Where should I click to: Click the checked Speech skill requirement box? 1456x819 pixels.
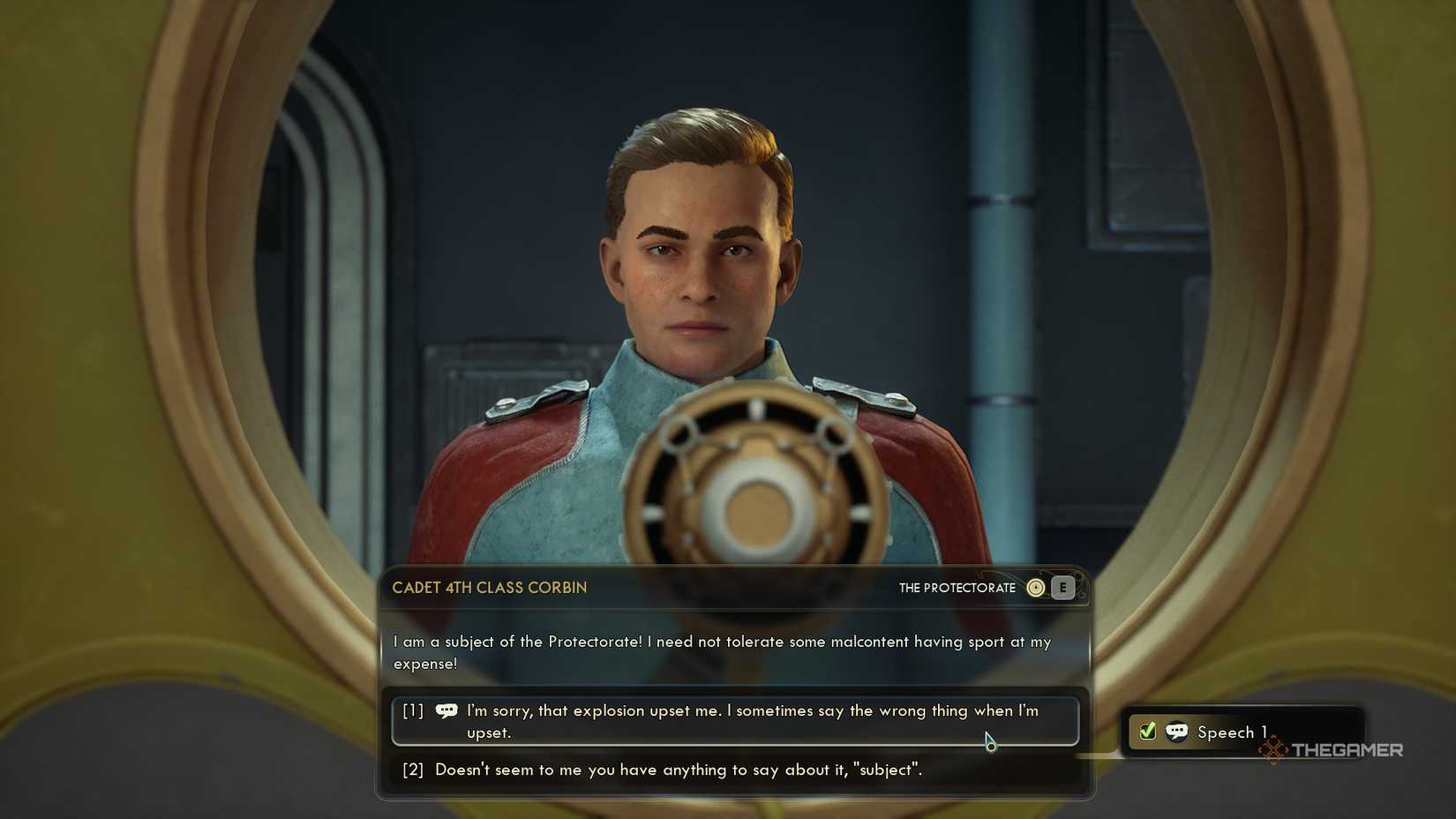[1147, 730]
